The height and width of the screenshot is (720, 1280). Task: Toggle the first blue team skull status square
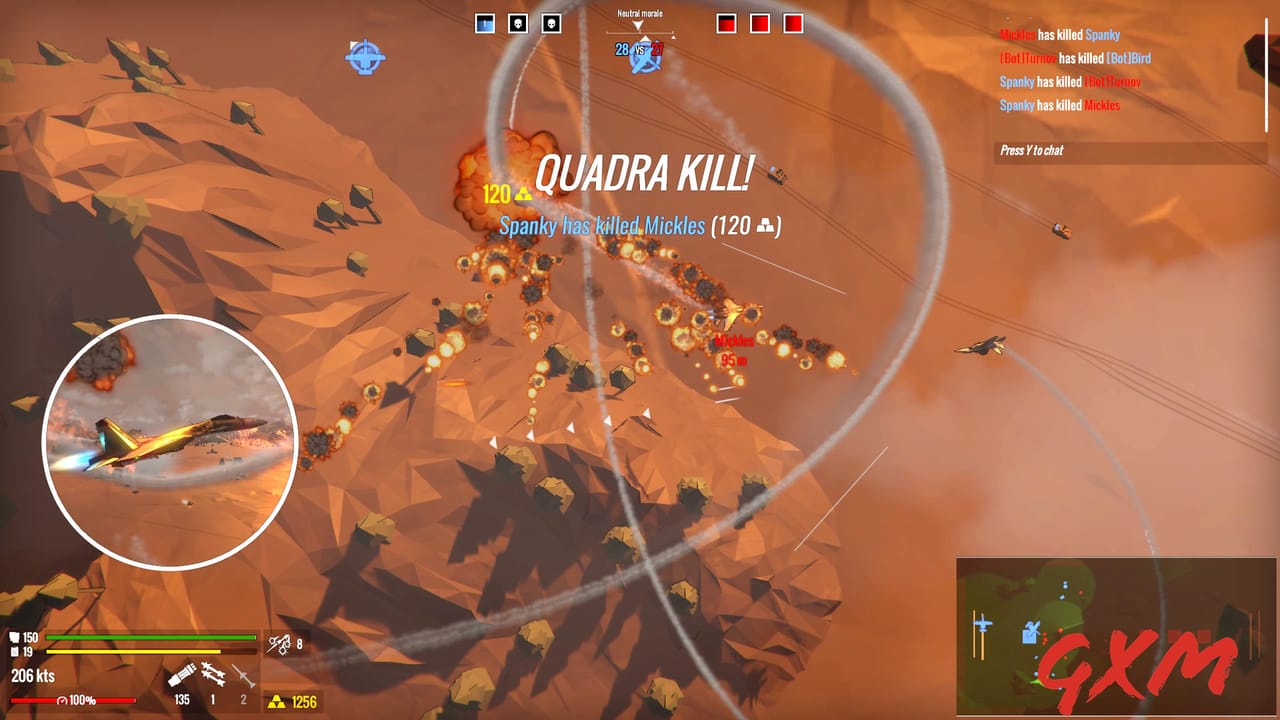[x=516, y=24]
